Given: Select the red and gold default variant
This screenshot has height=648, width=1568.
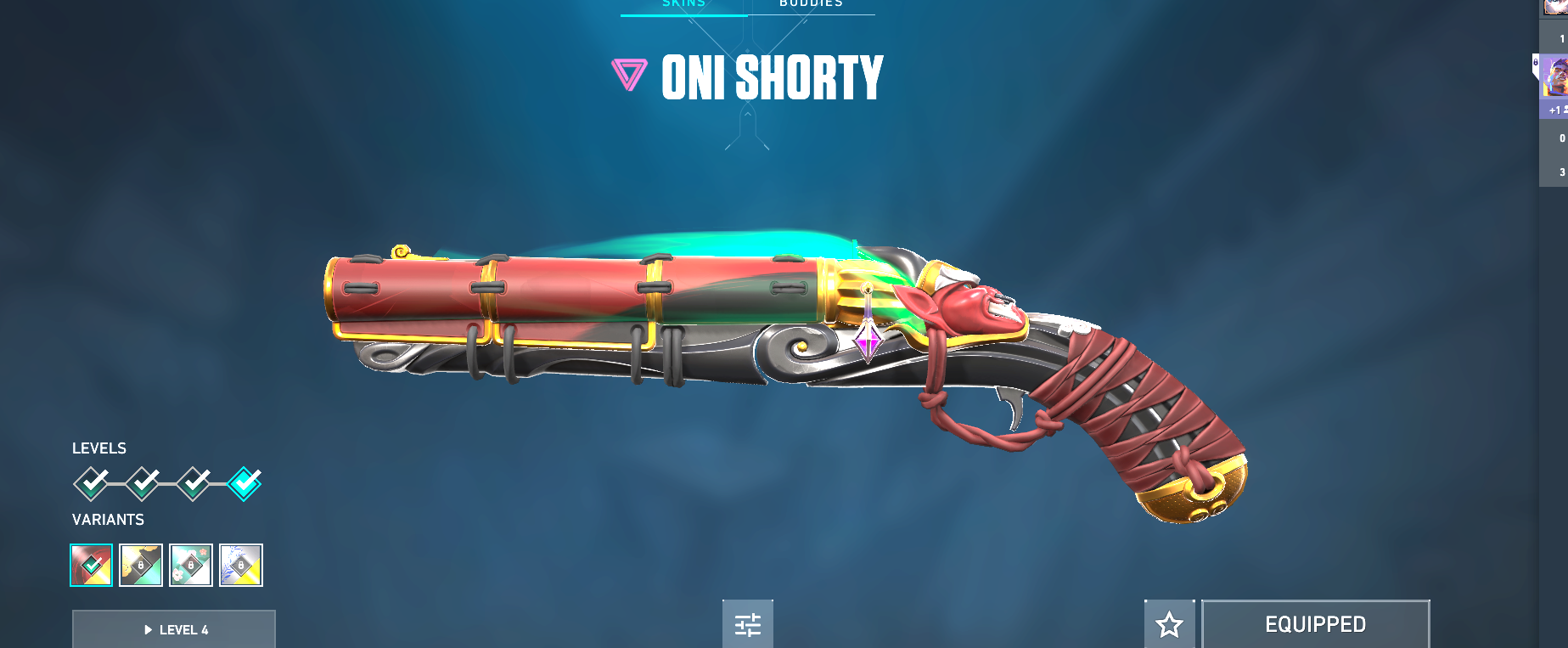Looking at the screenshot, I should click(91, 565).
